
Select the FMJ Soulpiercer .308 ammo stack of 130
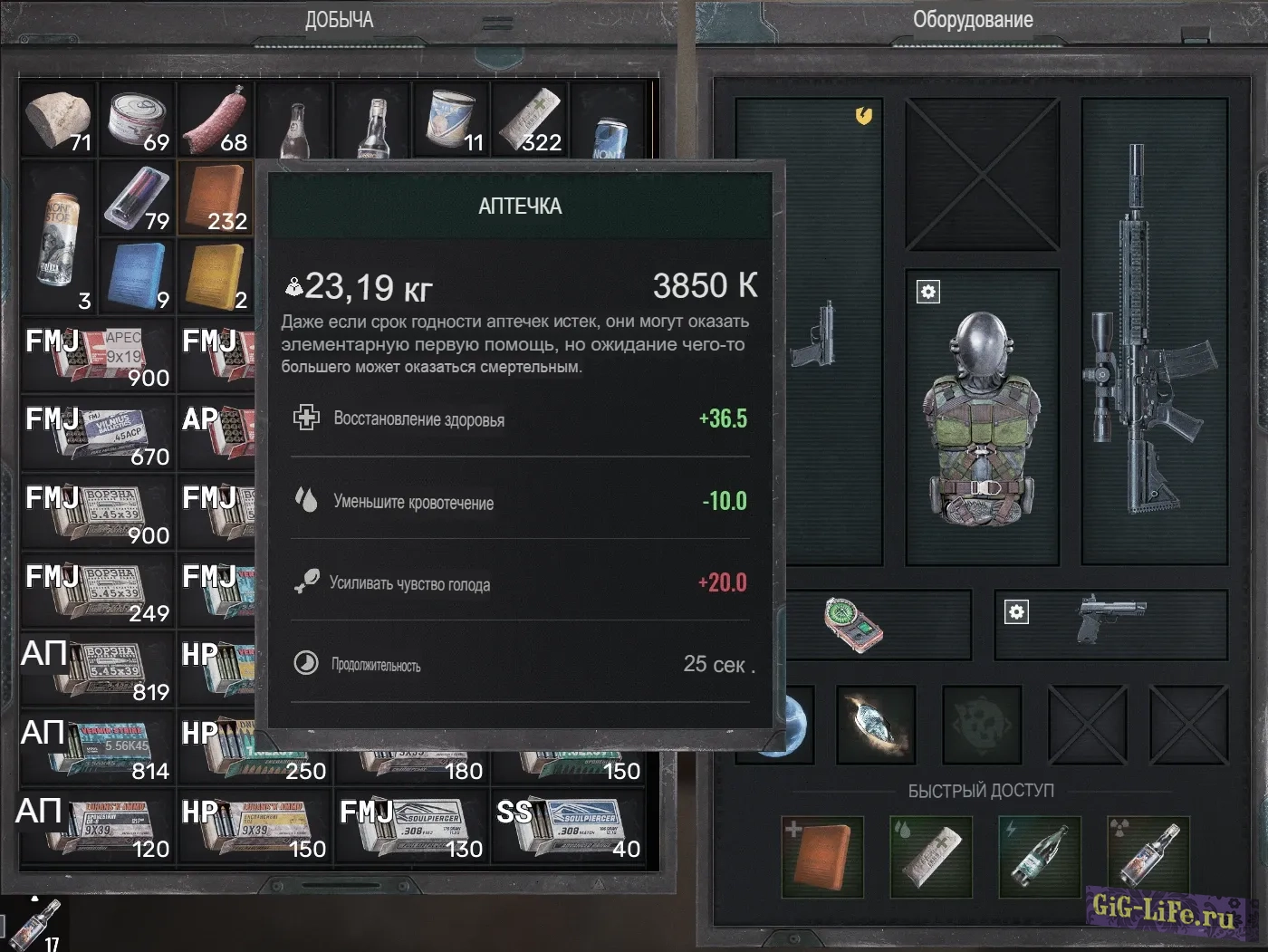point(412,826)
